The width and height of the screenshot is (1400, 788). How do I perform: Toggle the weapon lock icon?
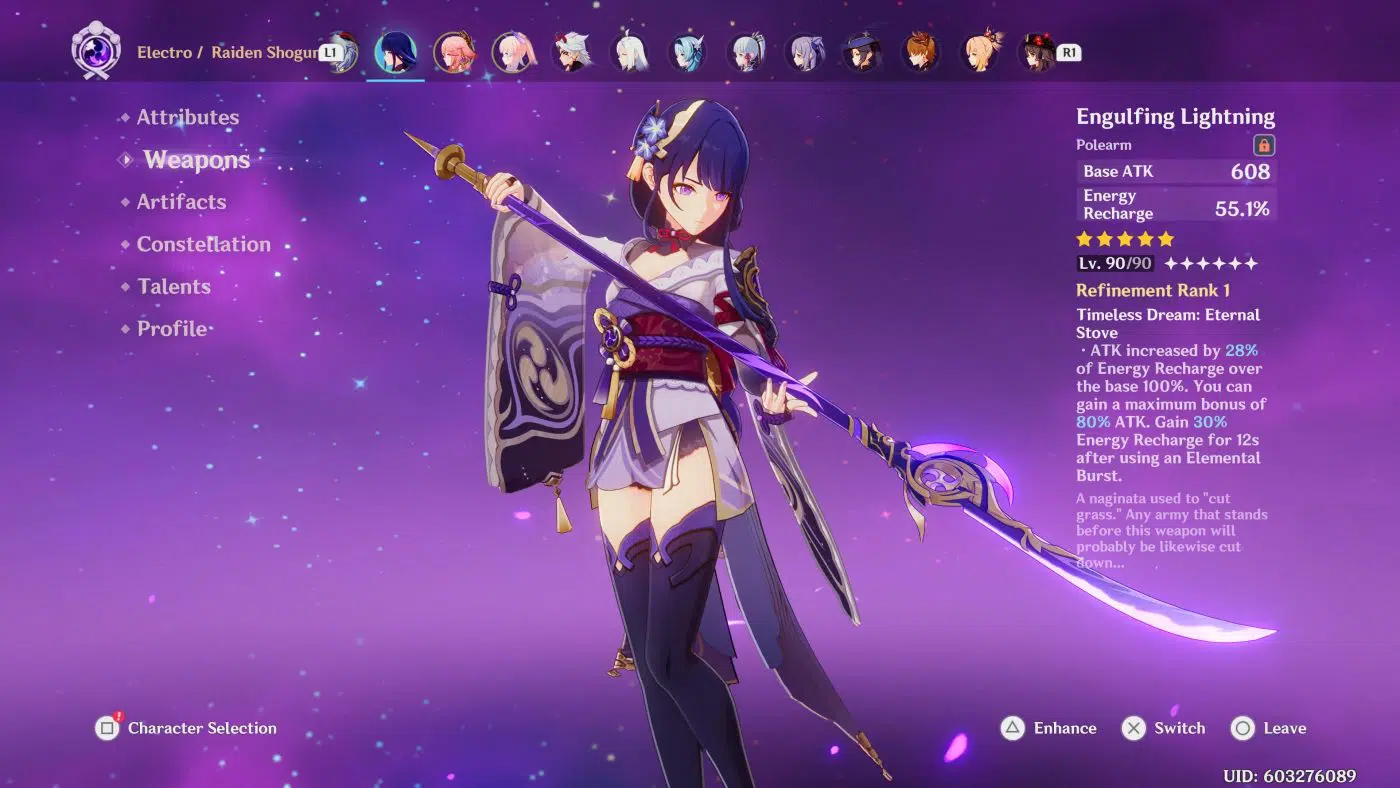[x=1264, y=145]
